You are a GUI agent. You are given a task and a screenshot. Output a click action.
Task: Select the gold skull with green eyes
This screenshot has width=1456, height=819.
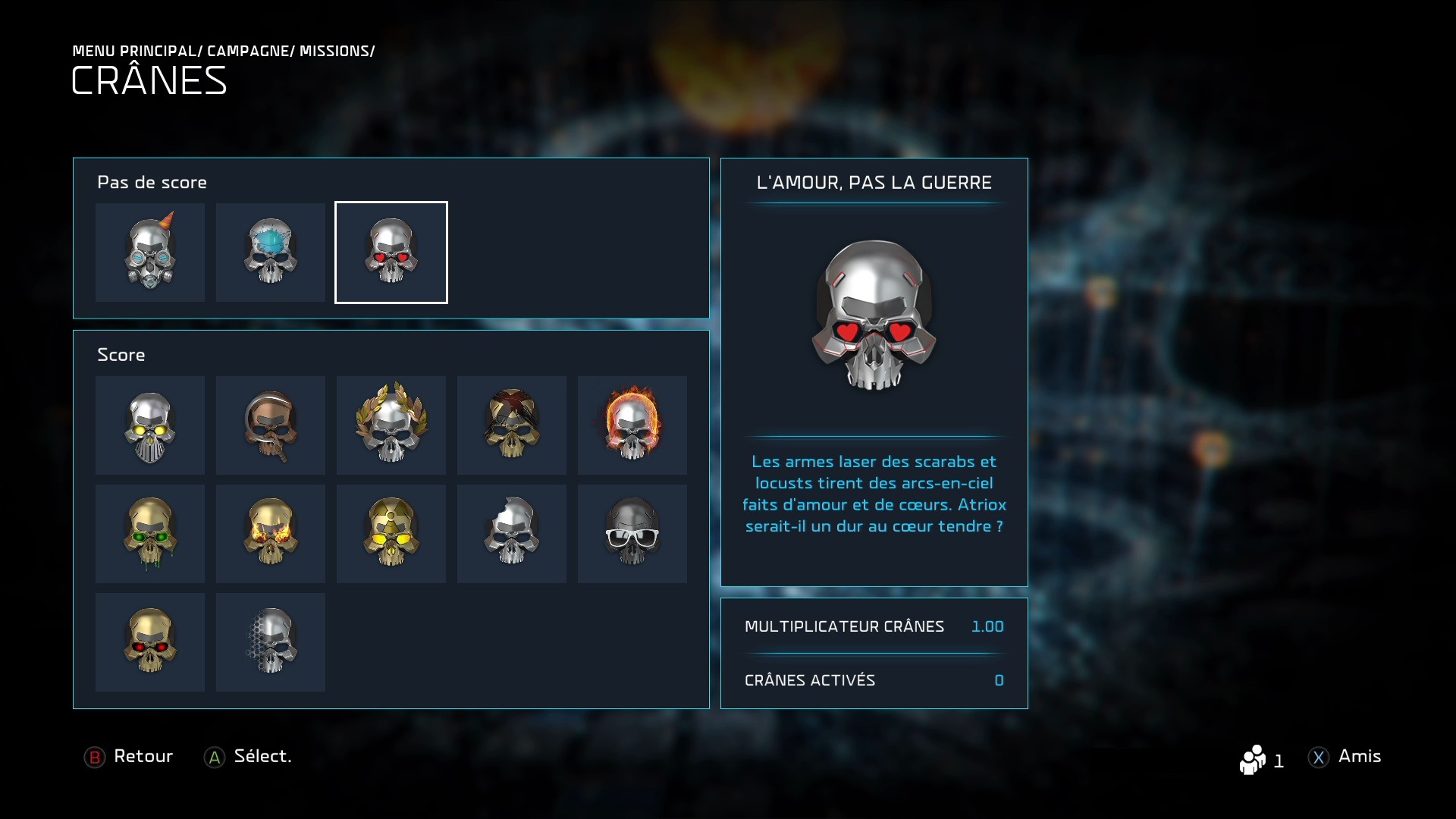coord(150,534)
